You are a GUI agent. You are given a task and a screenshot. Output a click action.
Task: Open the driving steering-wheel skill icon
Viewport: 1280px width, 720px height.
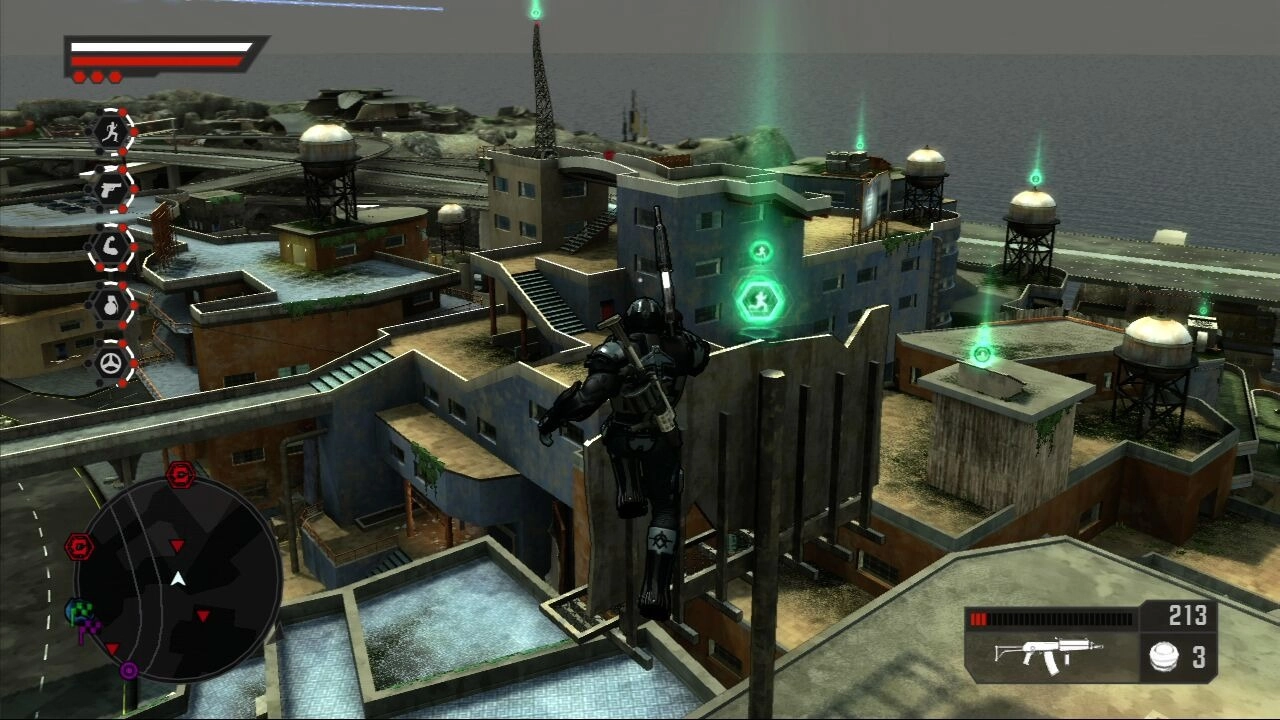click(x=111, y=363)
